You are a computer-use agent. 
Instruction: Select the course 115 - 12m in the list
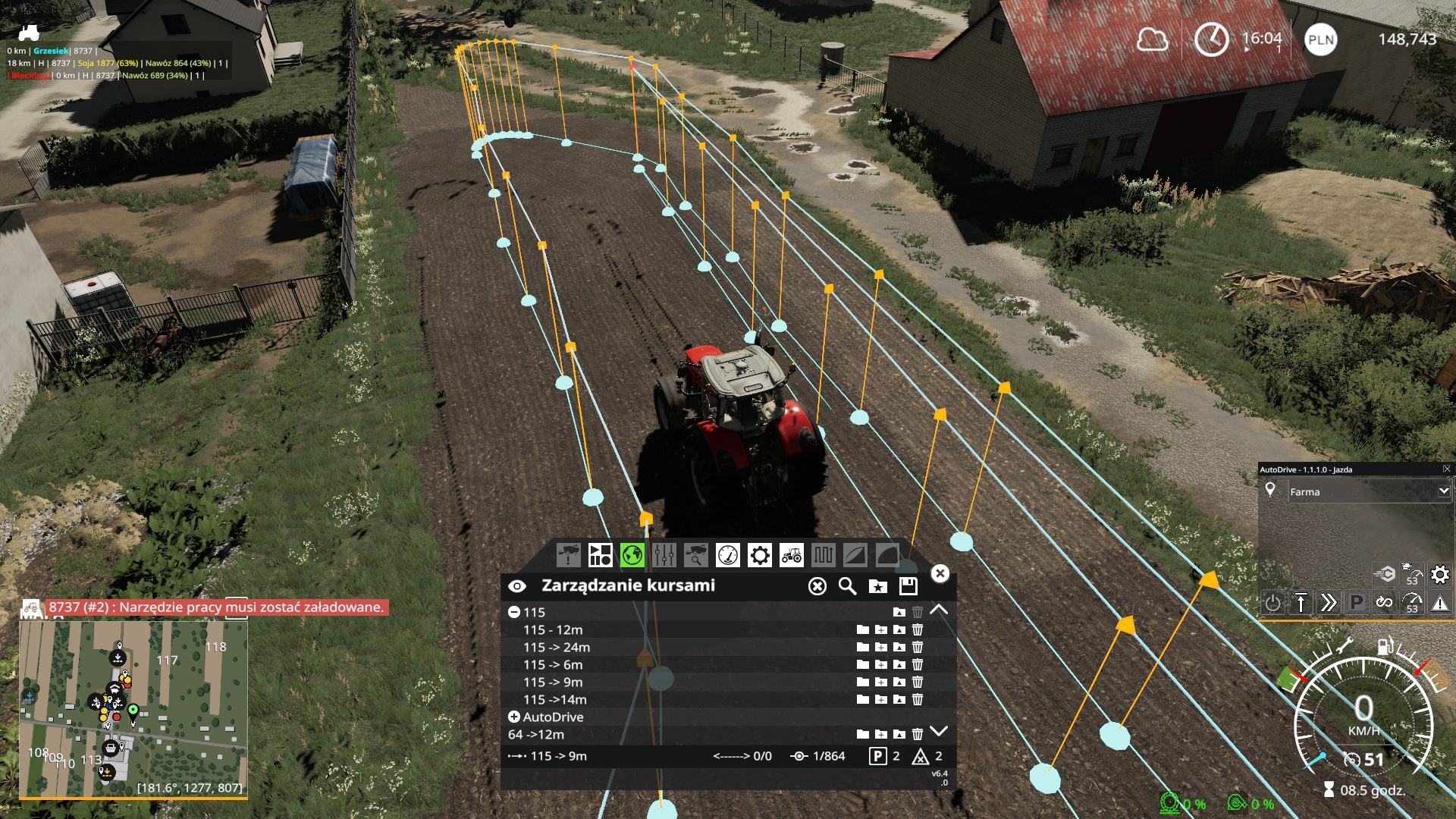(x=554, y=629)
